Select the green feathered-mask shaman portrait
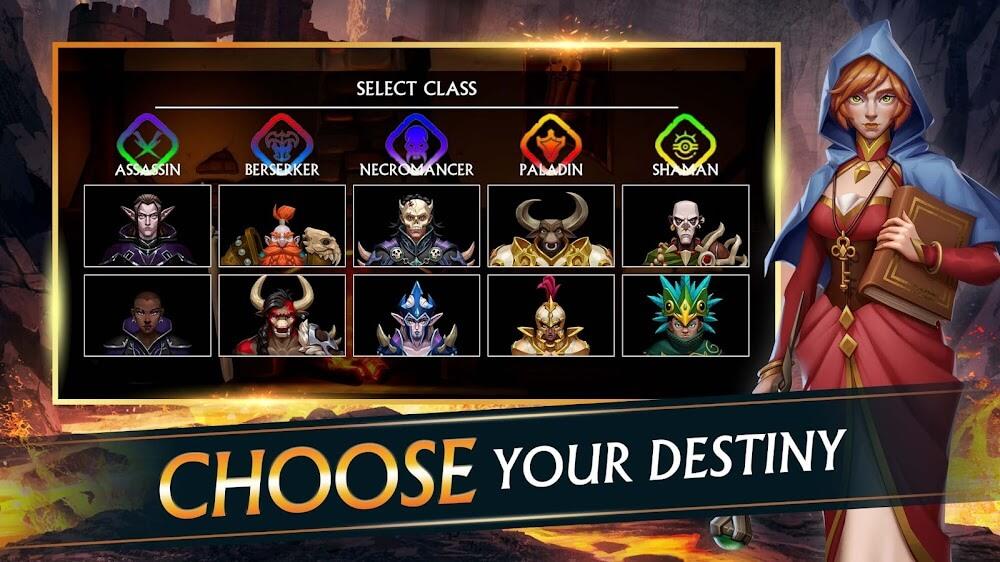Screen dimensions: 1000x562 685,315
